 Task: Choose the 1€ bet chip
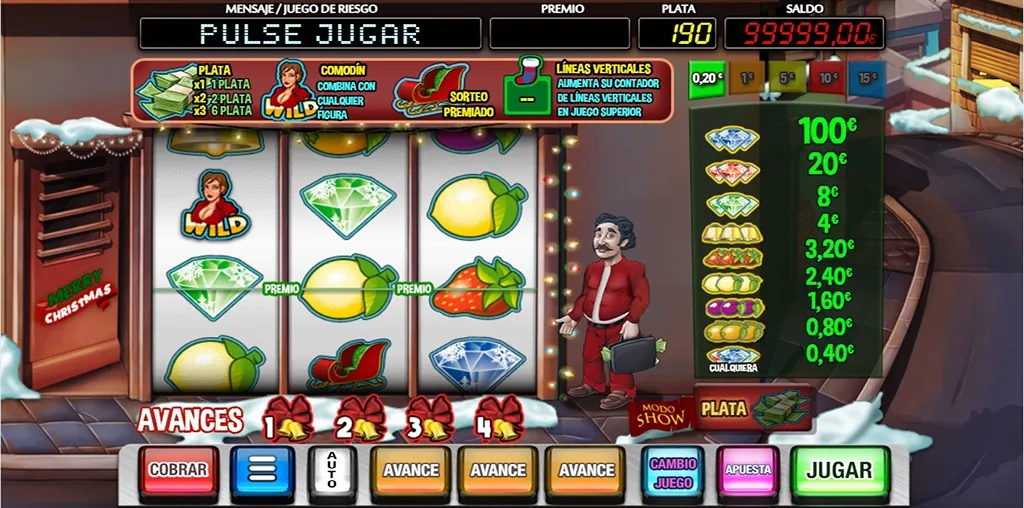pos(747,79)
